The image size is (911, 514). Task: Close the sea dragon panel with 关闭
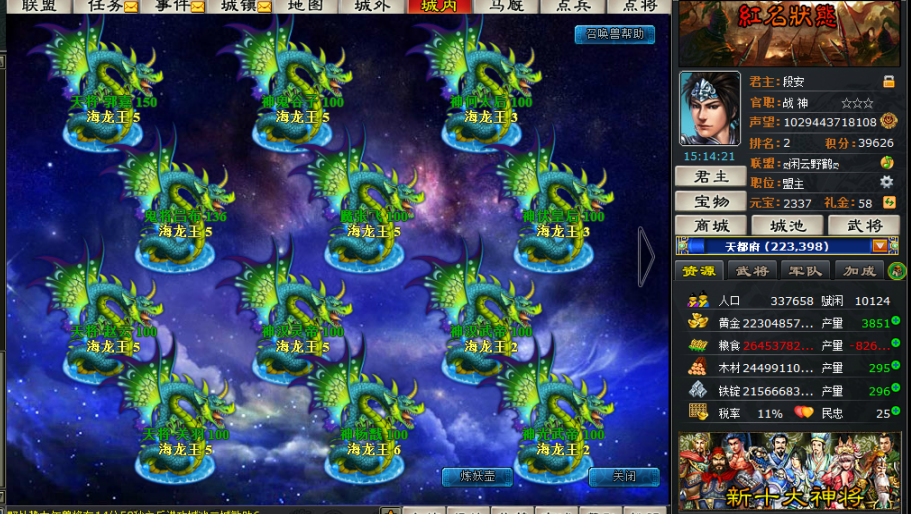(623, 477)
